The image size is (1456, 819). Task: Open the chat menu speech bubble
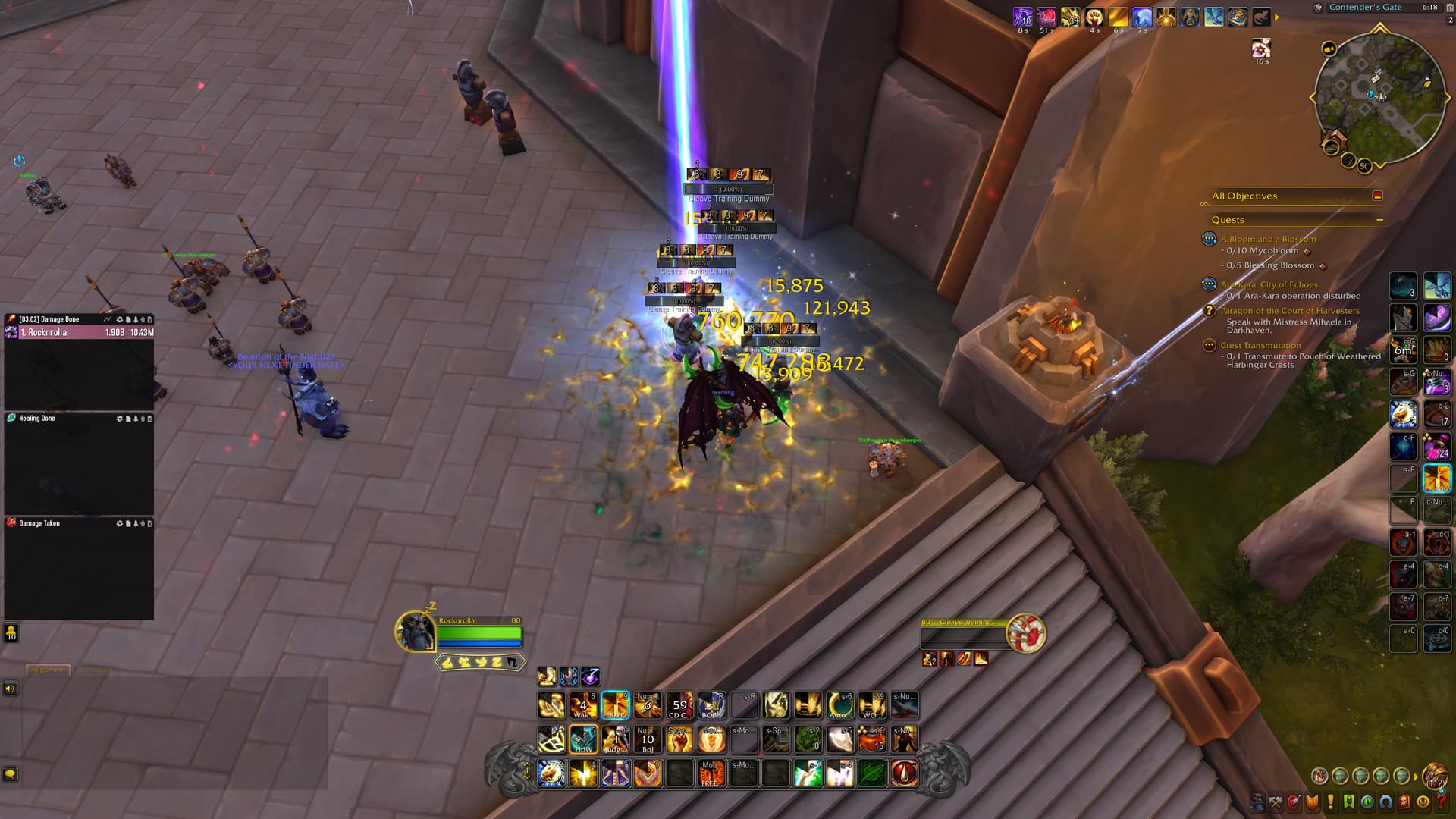[x=11, y=773]
